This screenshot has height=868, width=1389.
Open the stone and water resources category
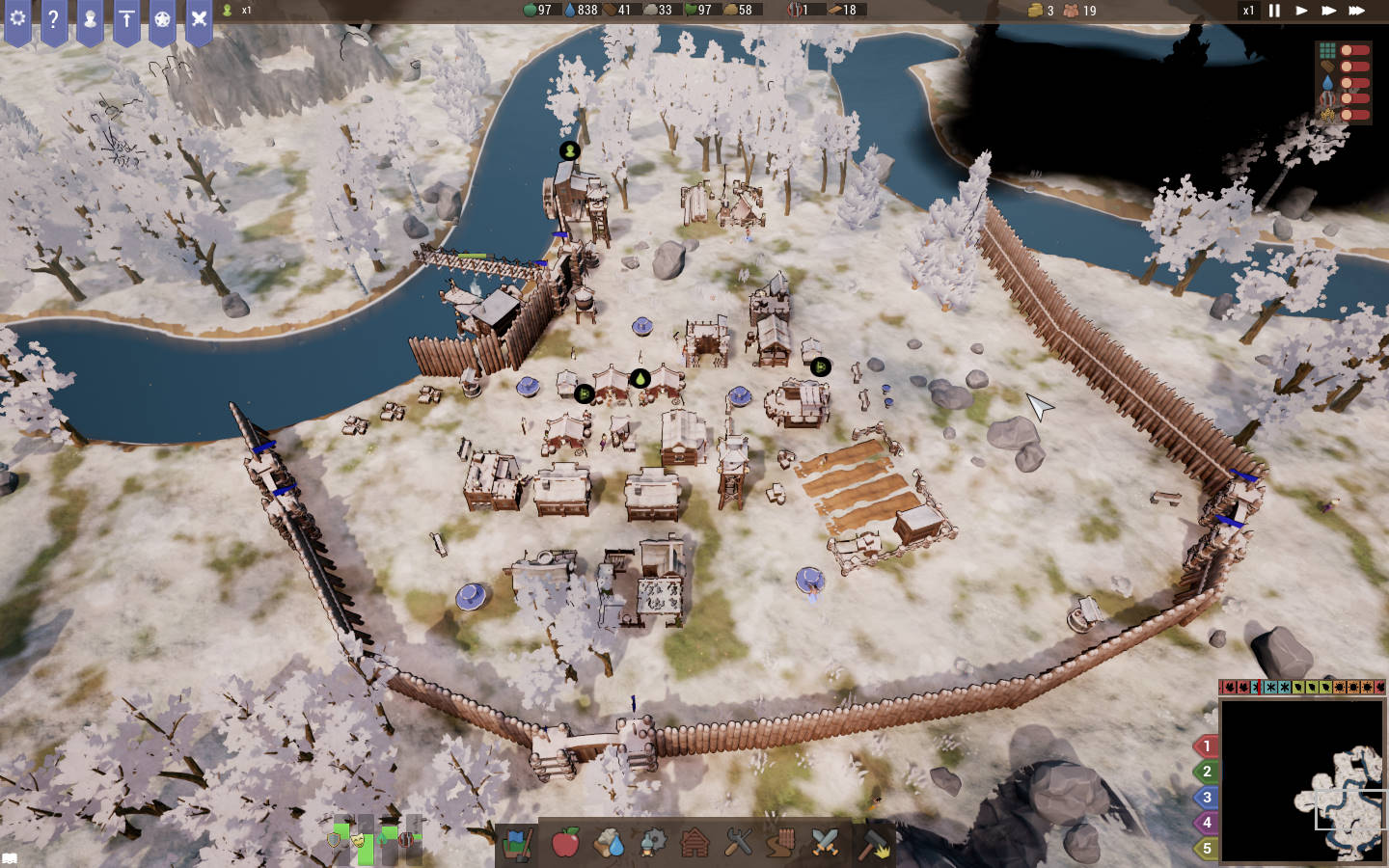[609, 843]
